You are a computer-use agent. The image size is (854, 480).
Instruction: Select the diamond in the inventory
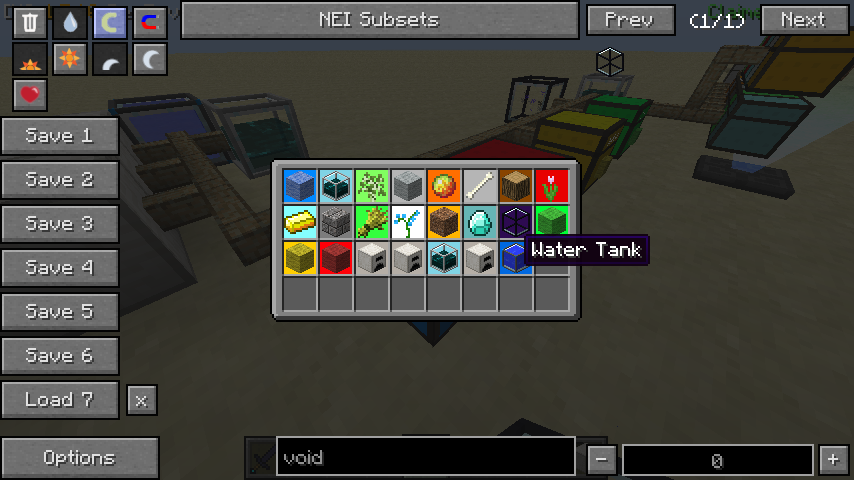(x=480, y=222)
